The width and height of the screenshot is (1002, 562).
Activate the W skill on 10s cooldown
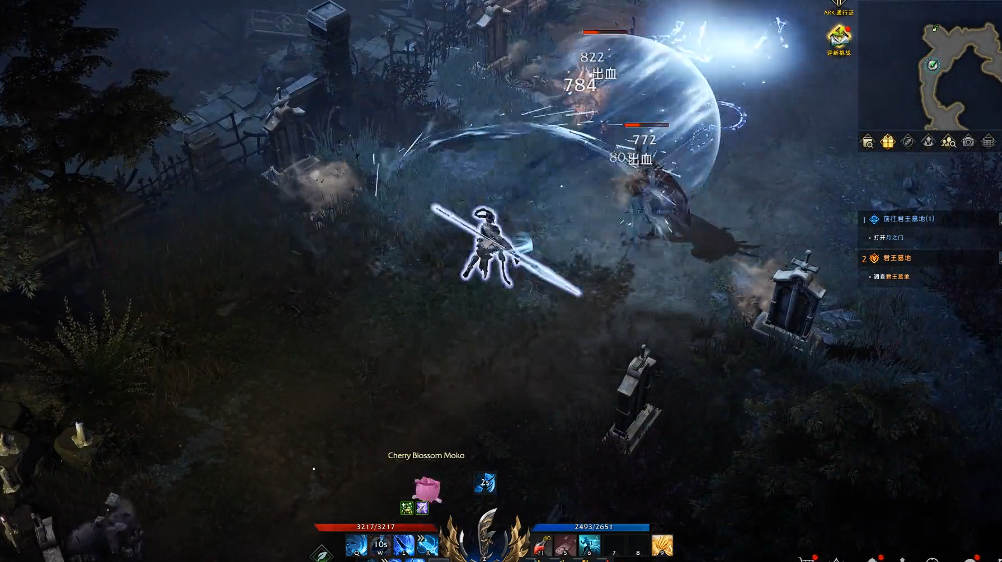point(380,545)
